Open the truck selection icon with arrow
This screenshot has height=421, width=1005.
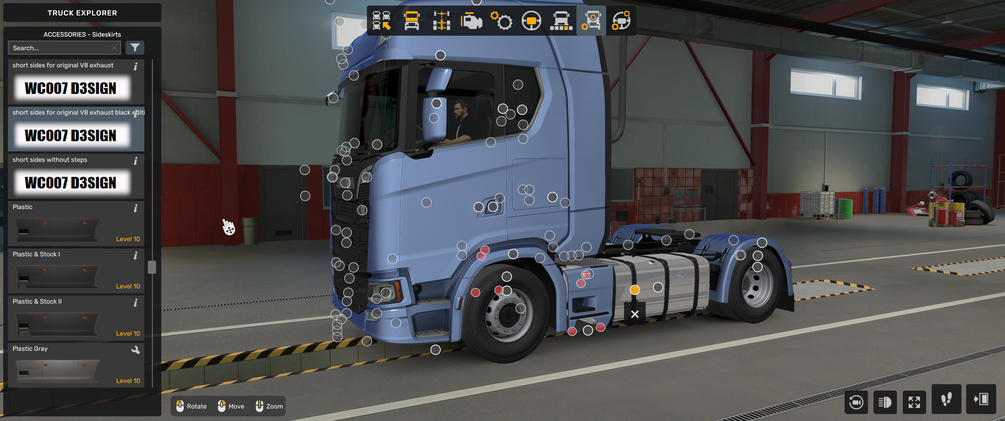point(381,20)
